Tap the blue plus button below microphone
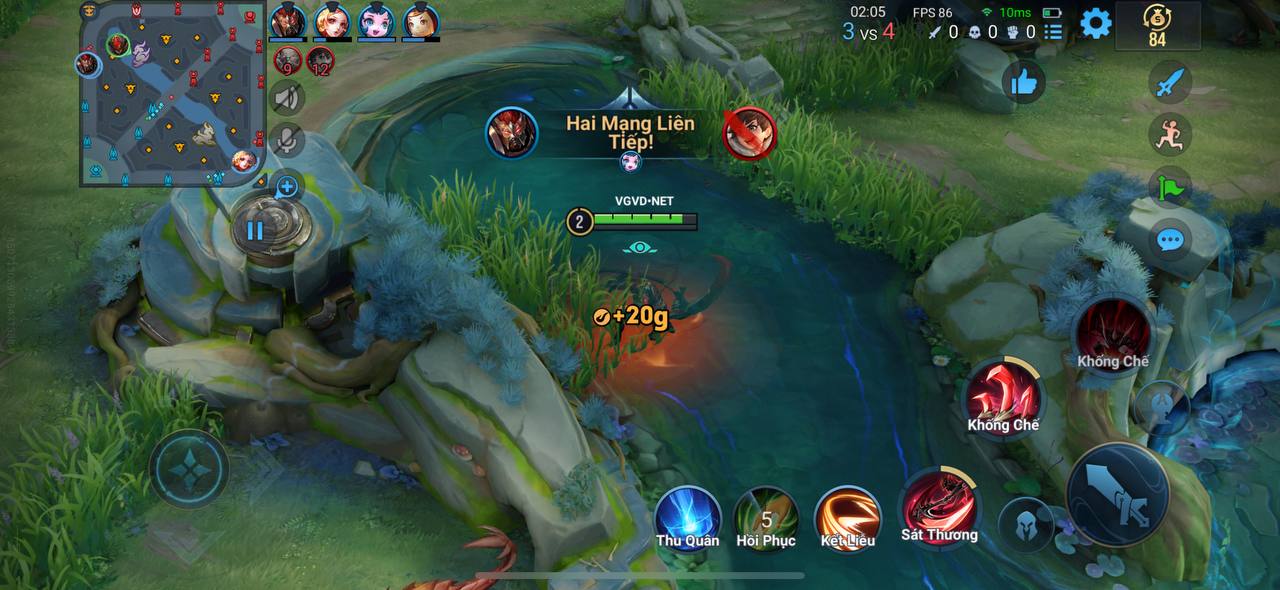This screenshot has height=590, width=1280. pos(287,186)
